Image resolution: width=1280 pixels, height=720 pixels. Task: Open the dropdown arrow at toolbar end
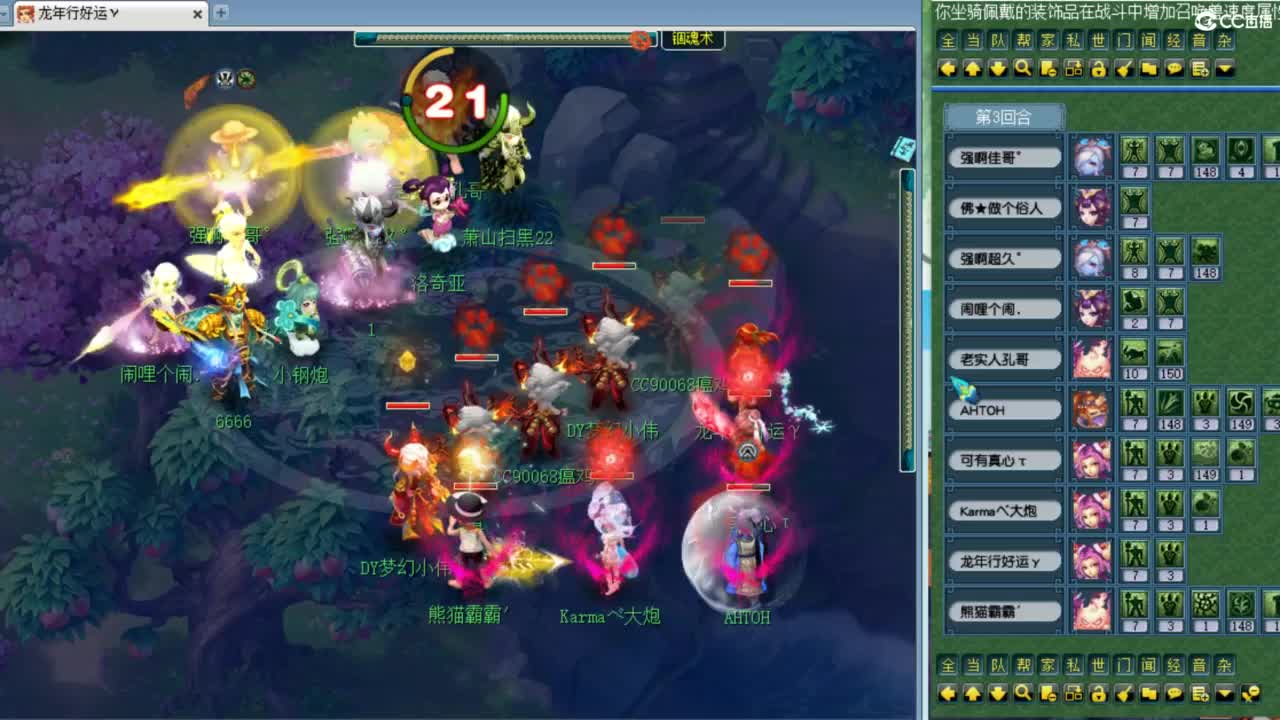tap(1222, 68)
